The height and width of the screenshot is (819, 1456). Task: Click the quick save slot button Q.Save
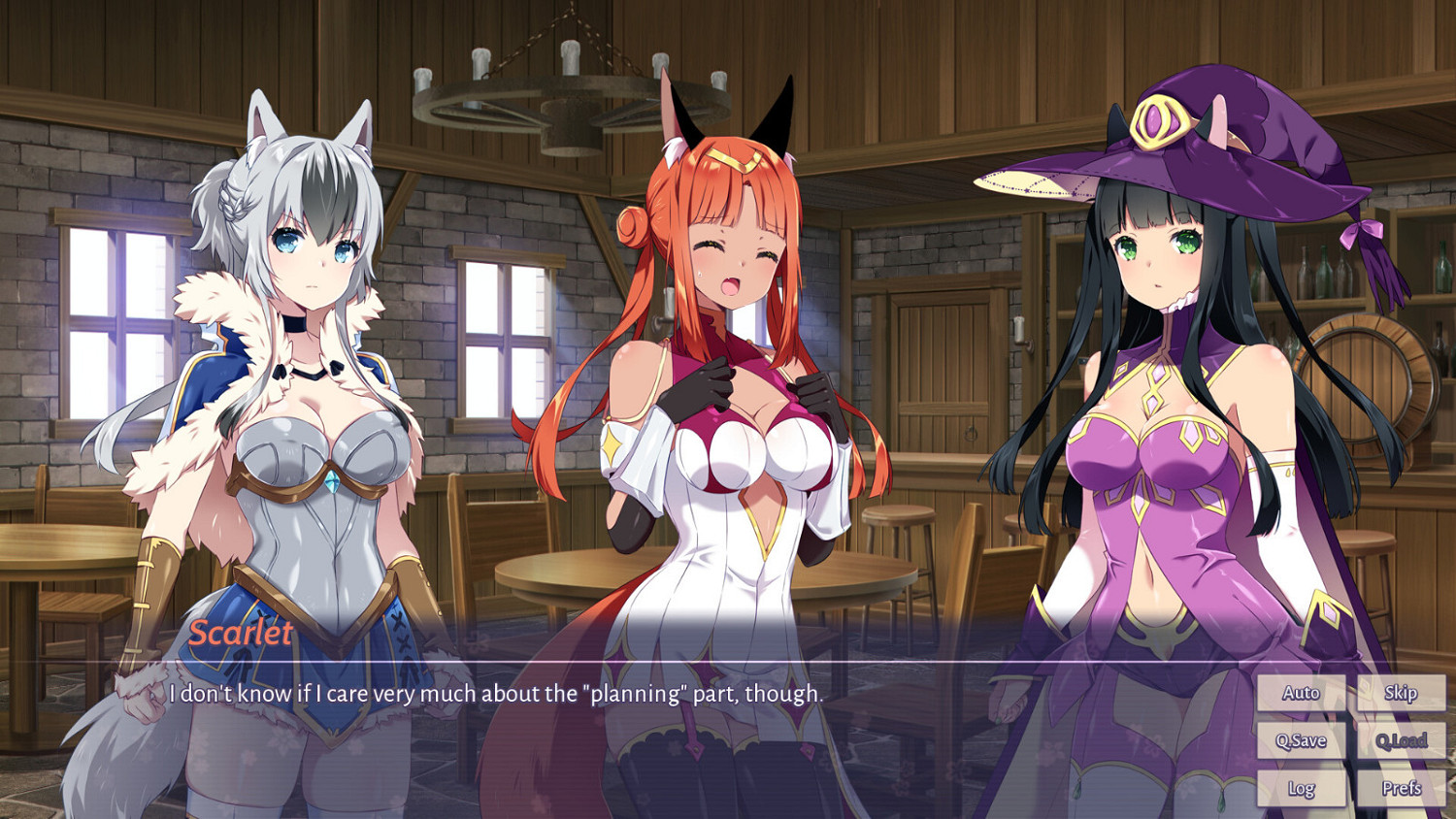(1301, 740)
